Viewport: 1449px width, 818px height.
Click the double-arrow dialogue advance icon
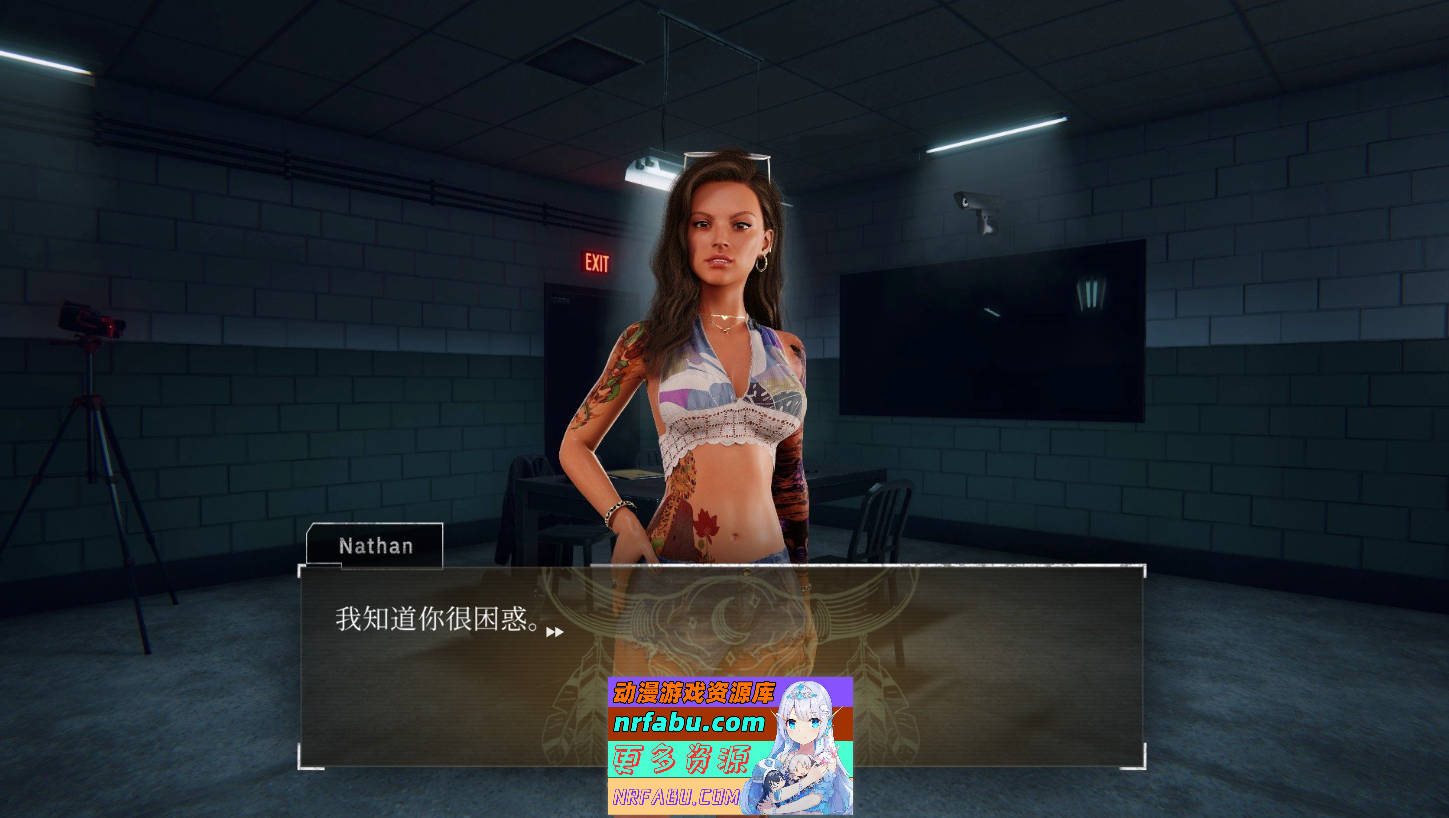[x=557, y=632]
